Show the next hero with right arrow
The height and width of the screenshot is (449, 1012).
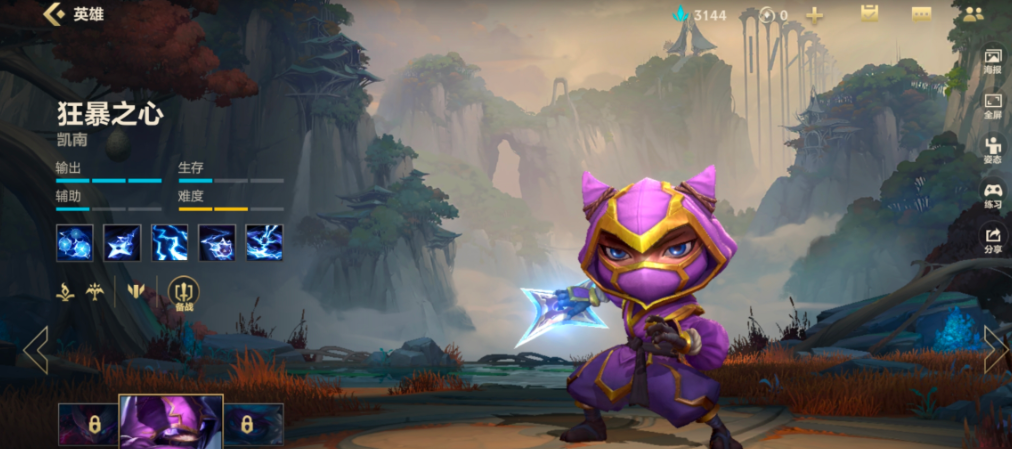tap(995, 349)
